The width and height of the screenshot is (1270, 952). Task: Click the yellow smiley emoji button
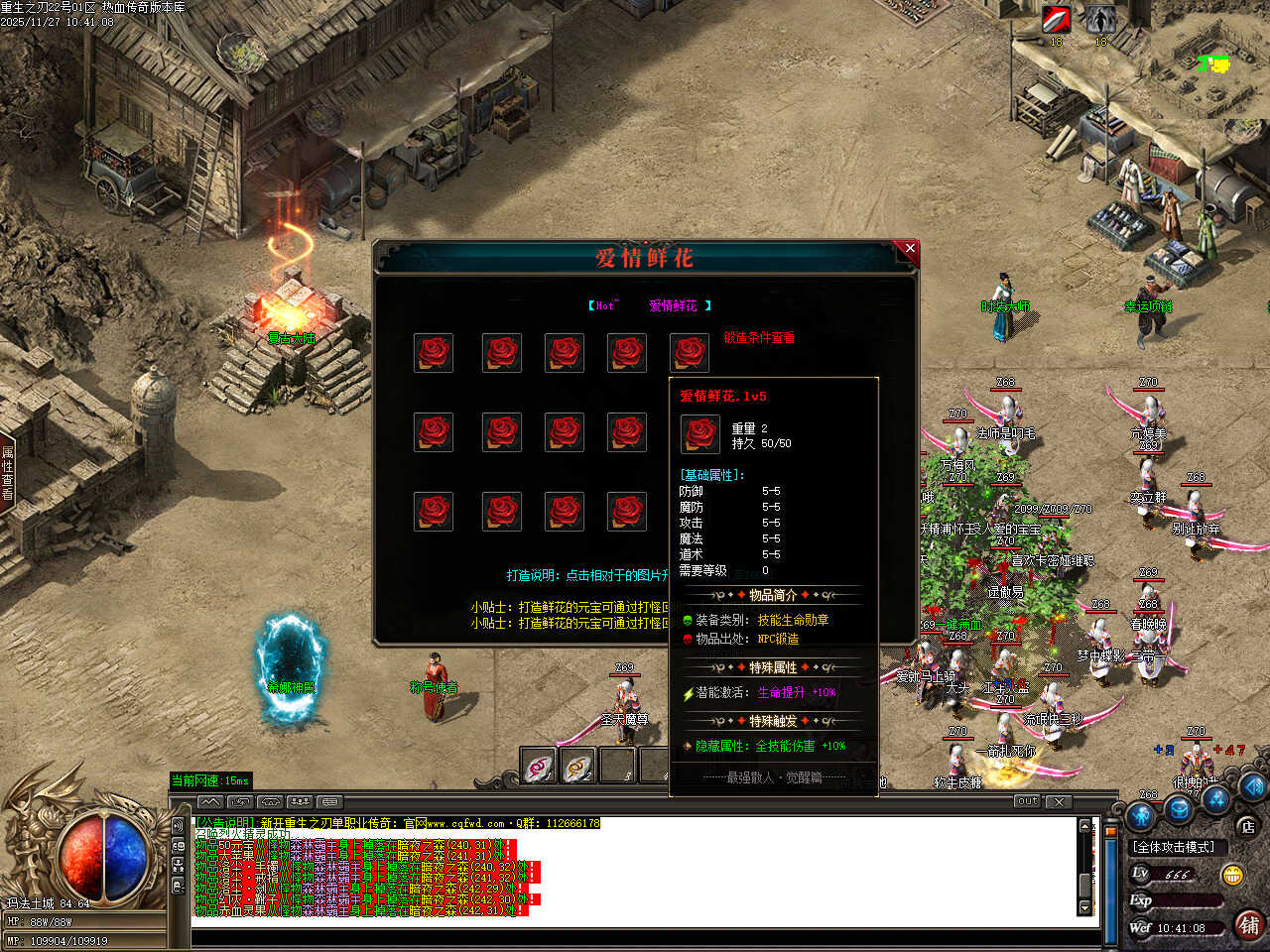pos(1232,875)
